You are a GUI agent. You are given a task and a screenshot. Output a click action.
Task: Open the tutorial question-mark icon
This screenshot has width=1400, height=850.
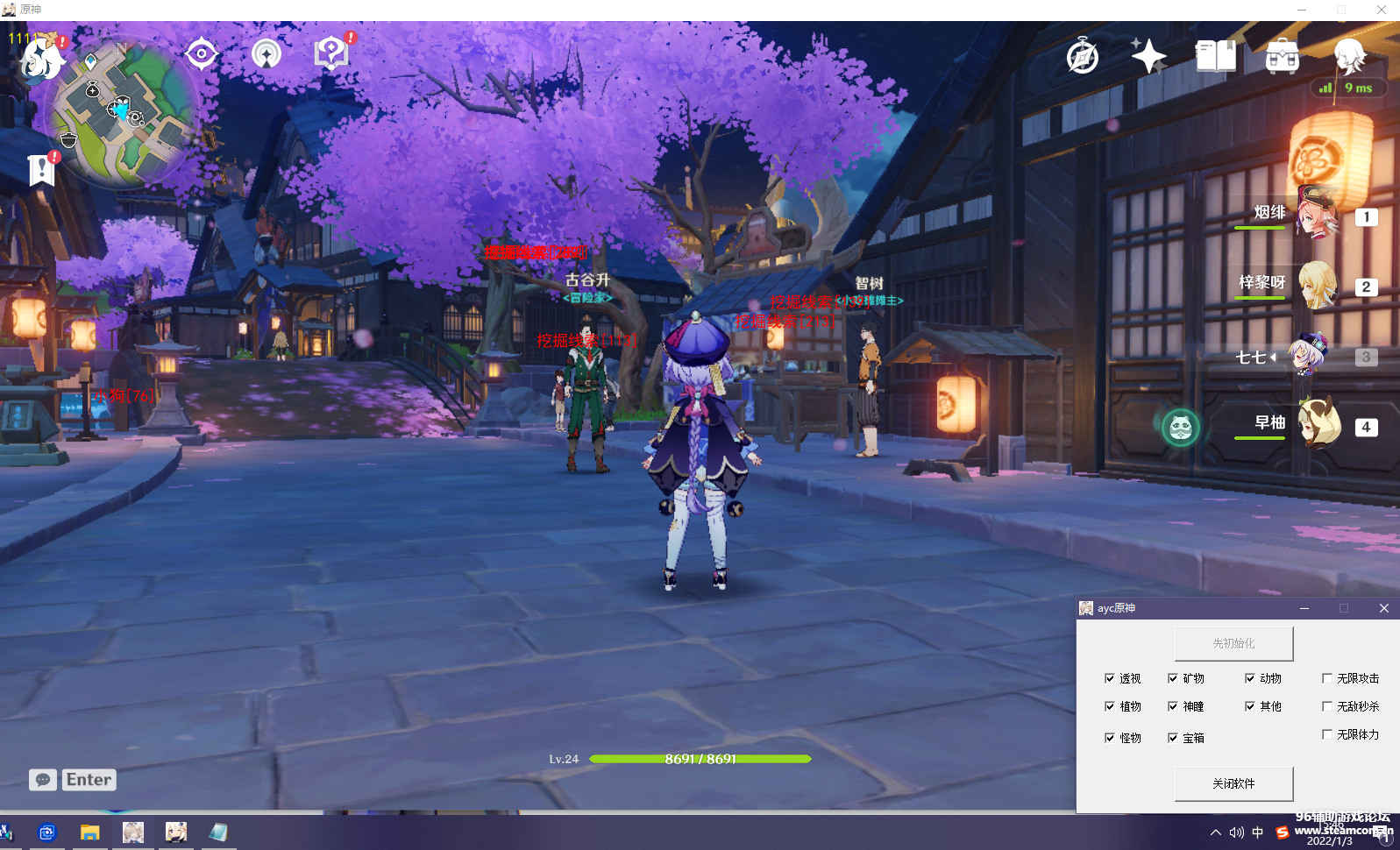point(331,54)
